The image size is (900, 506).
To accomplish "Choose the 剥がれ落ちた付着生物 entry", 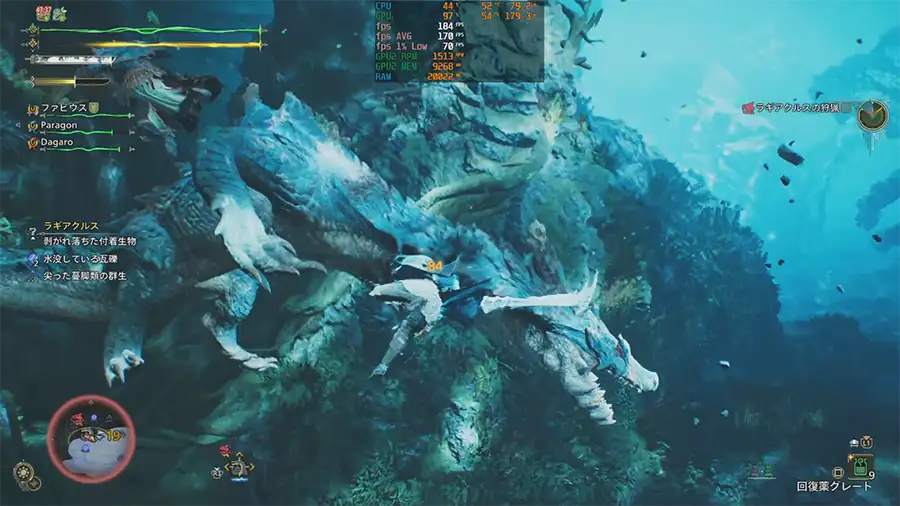I will coord(88,242).
